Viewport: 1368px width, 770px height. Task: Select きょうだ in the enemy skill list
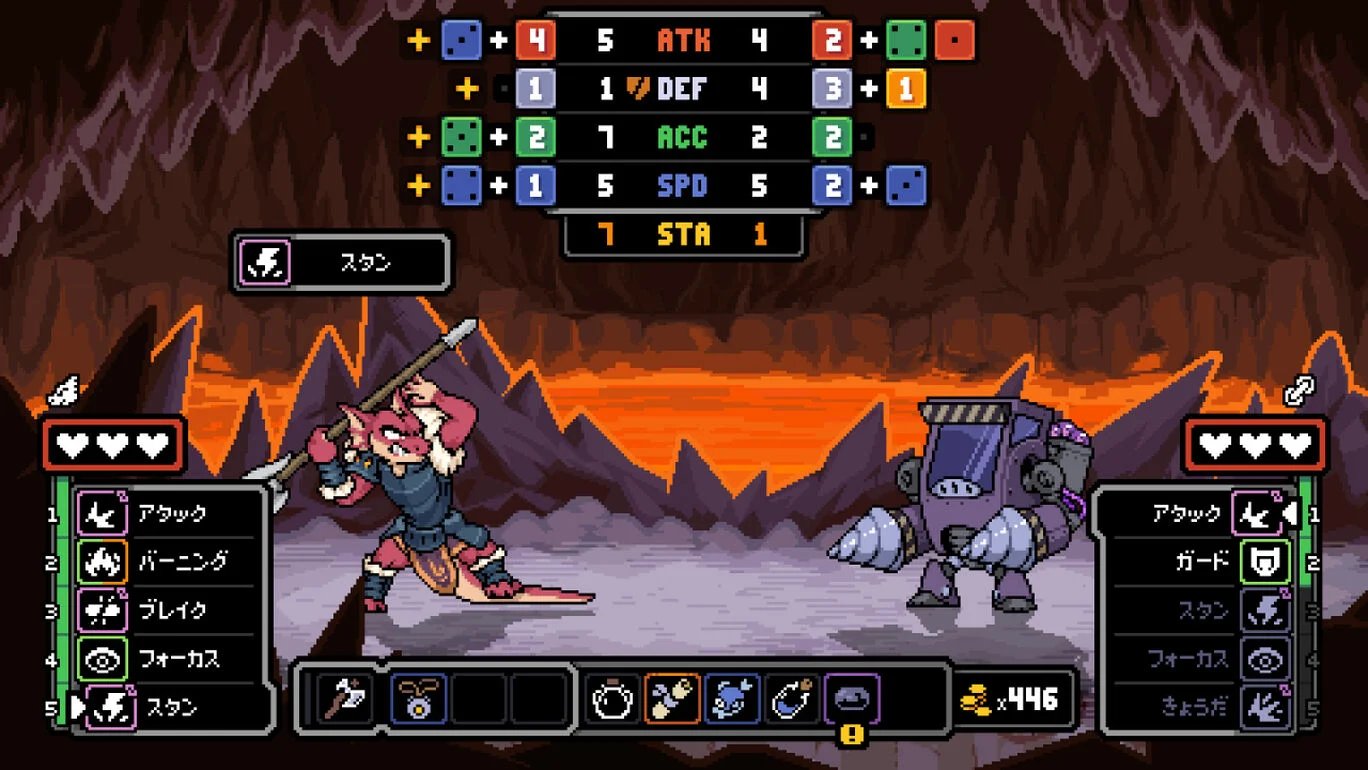pos(1196,704)
